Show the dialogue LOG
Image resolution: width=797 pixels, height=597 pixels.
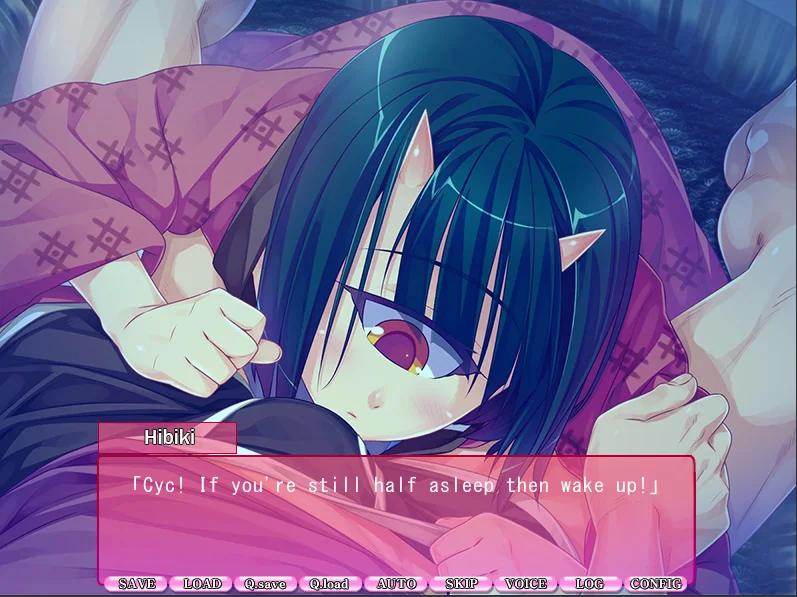[x=590, y=584]
